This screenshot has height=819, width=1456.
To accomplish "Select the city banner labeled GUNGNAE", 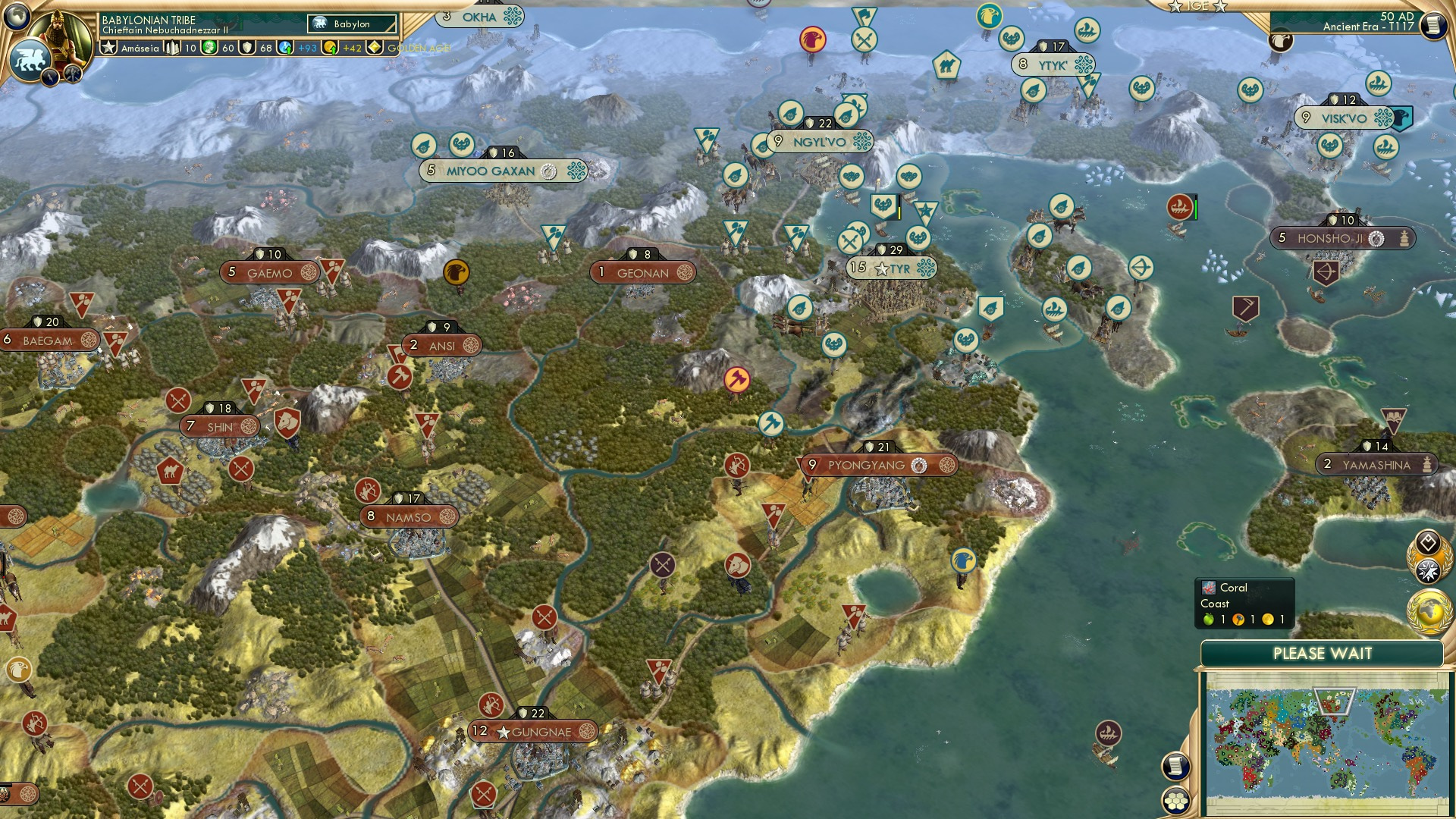I will [533, 730].
